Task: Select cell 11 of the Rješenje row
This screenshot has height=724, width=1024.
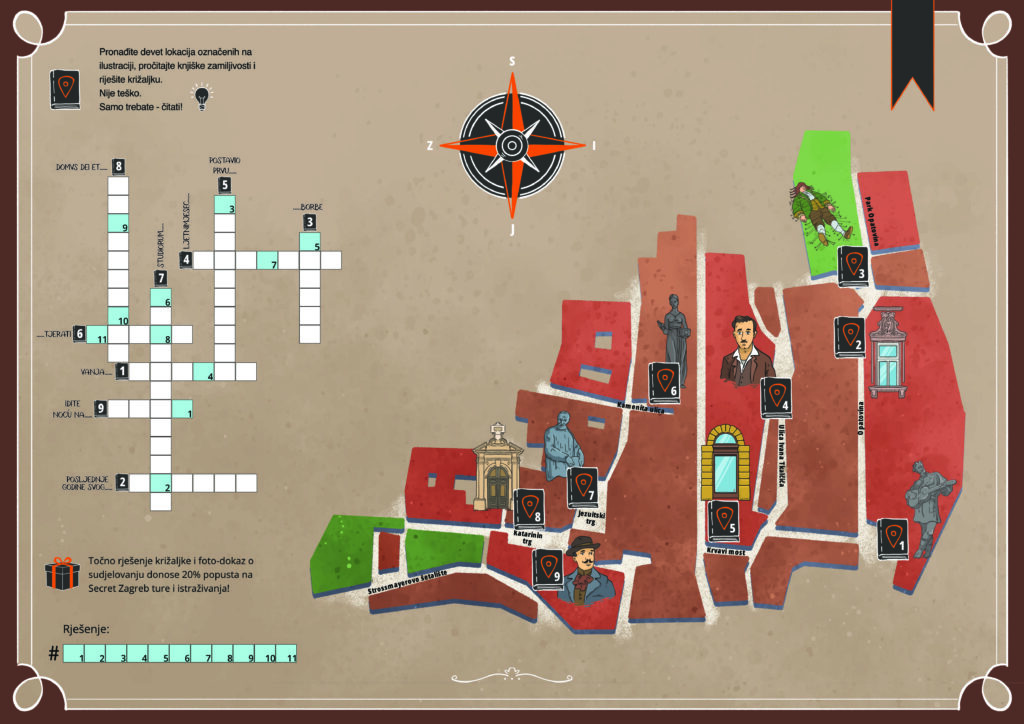Action: (x=286, y=654)
